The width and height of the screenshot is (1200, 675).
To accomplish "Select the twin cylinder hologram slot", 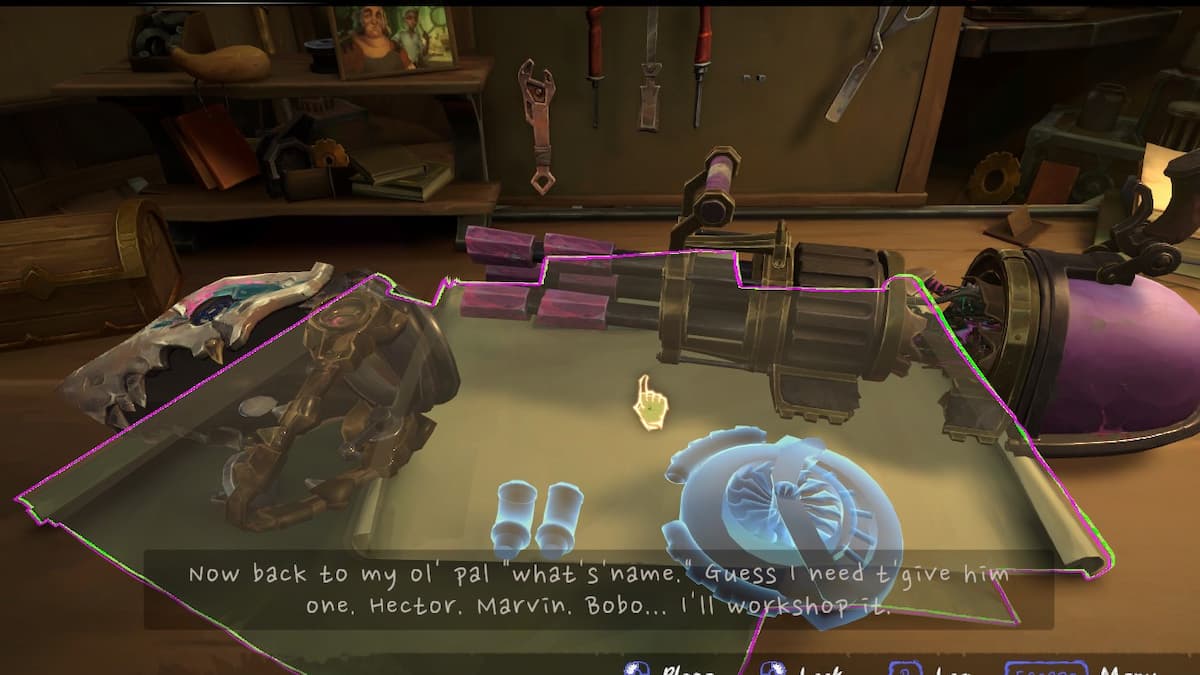I will click(538, 518).
